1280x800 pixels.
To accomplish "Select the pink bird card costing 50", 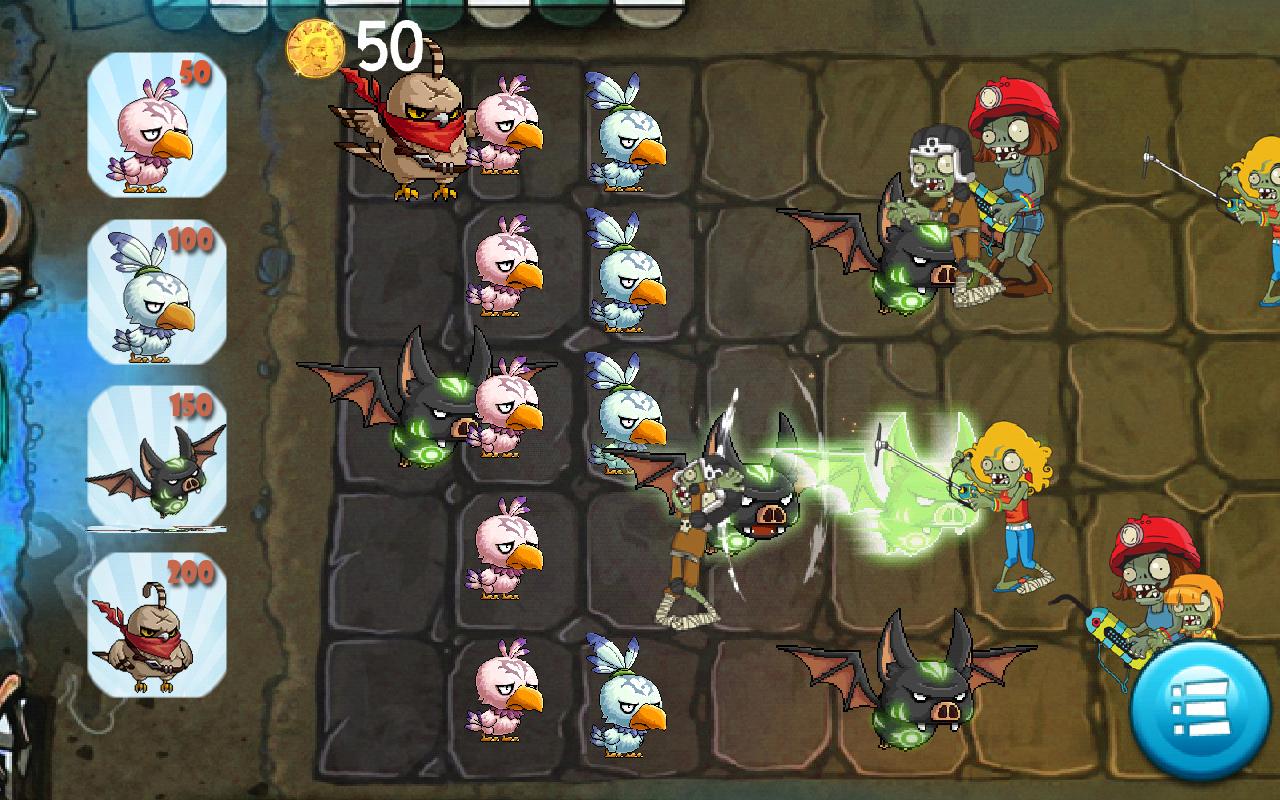I will [155, 130].
